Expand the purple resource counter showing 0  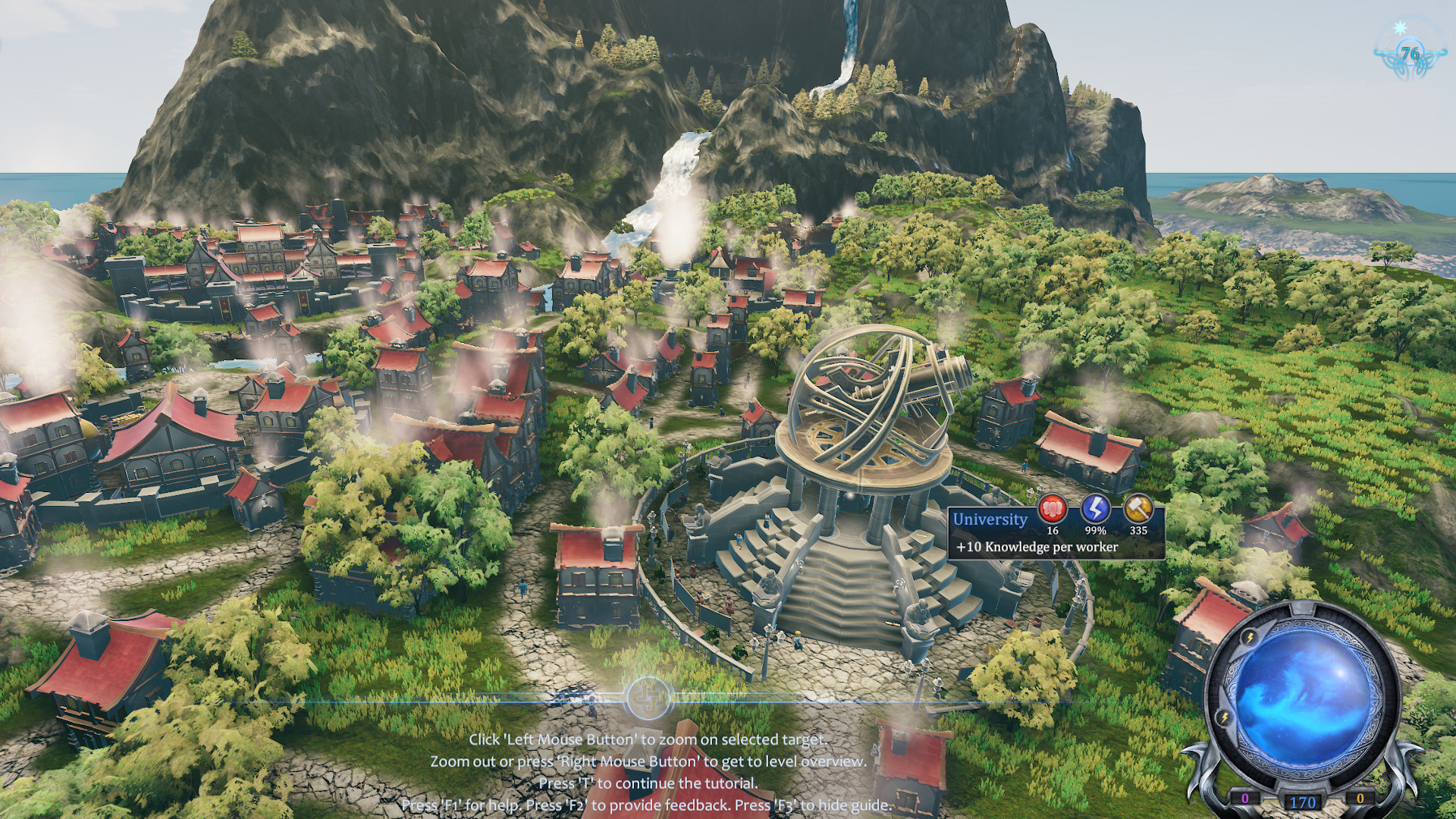(1245, 799)
